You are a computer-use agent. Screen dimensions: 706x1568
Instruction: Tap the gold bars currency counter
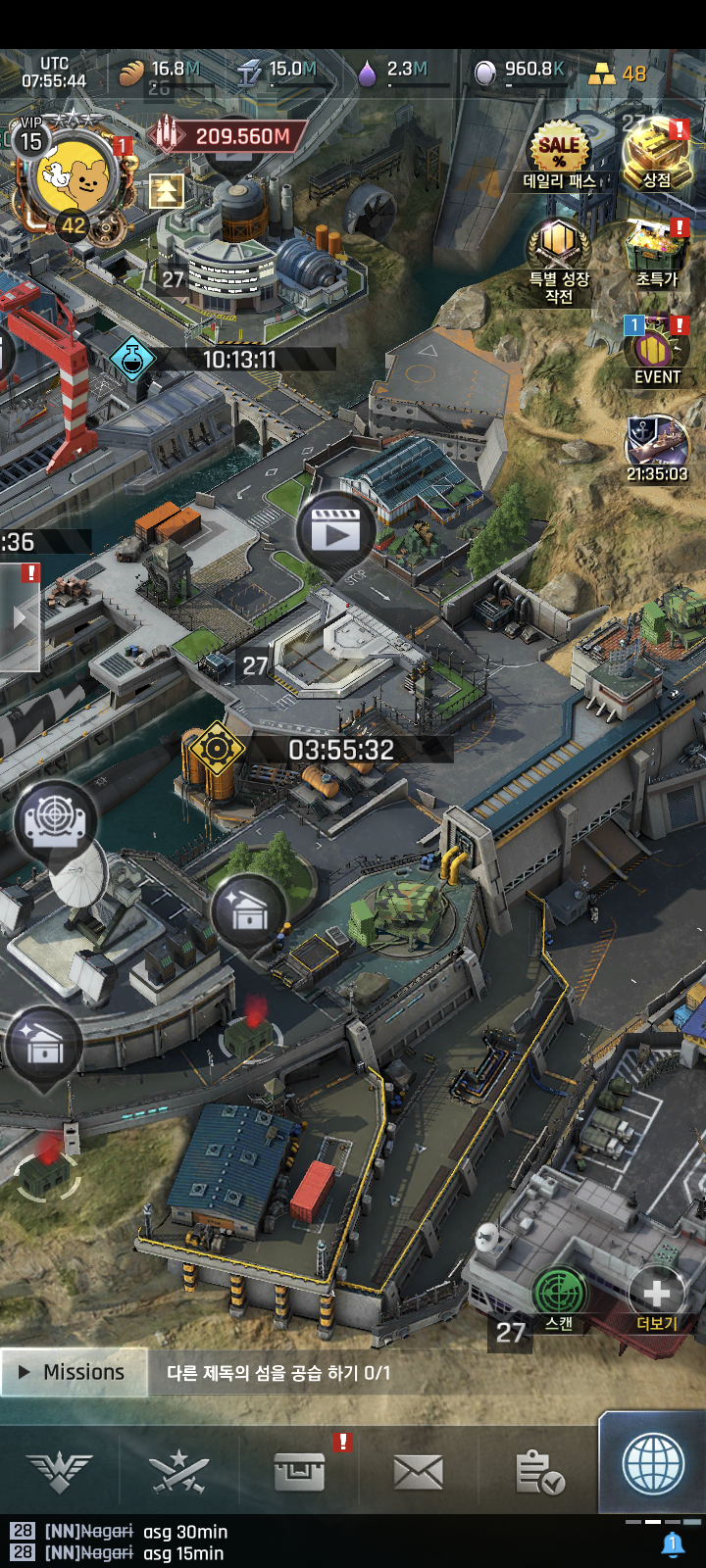[x=618, y=73]
